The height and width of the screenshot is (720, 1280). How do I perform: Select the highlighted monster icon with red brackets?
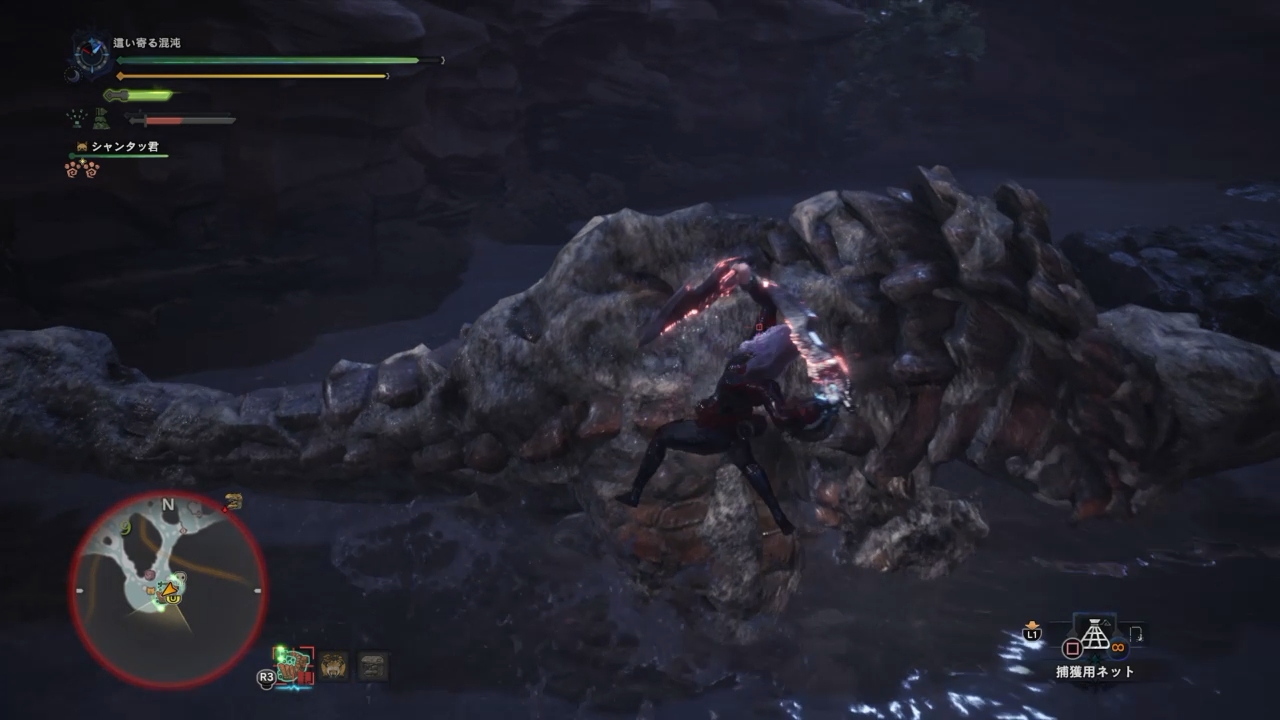pos(294,664)
